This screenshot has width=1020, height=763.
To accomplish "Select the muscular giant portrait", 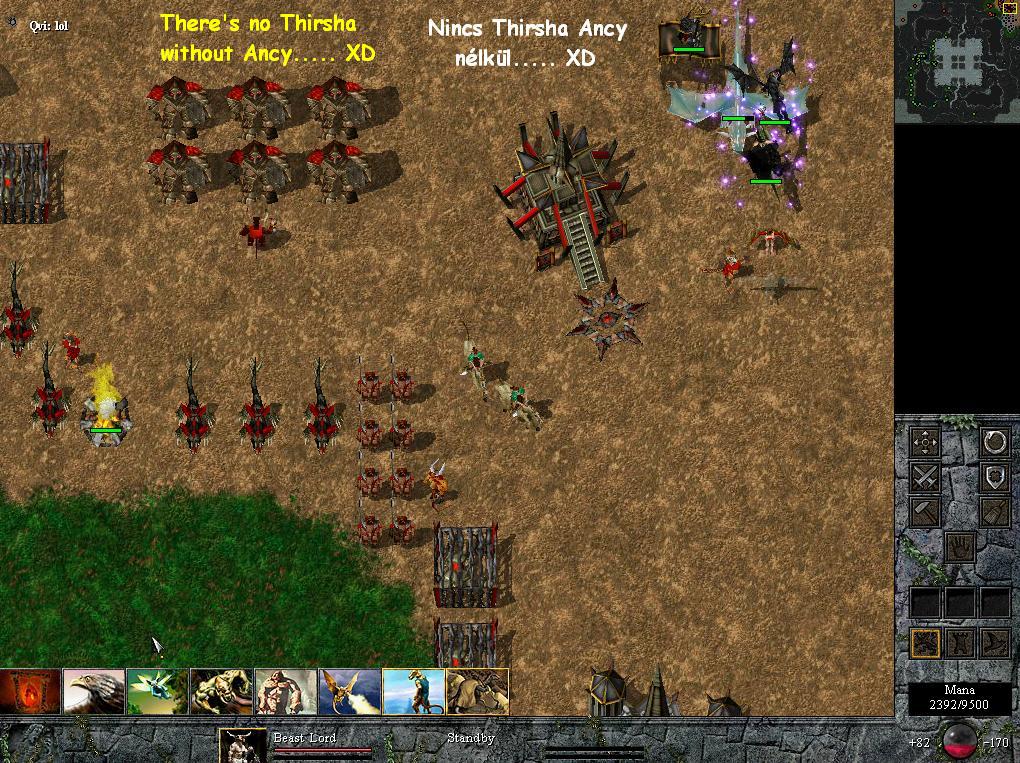I will 286,691.
